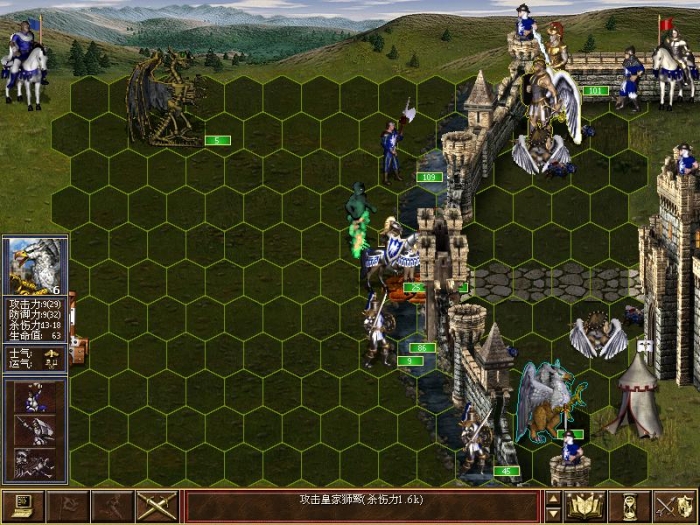
Task: Select the first unit in the turn queue
Action: click(35, 397)
